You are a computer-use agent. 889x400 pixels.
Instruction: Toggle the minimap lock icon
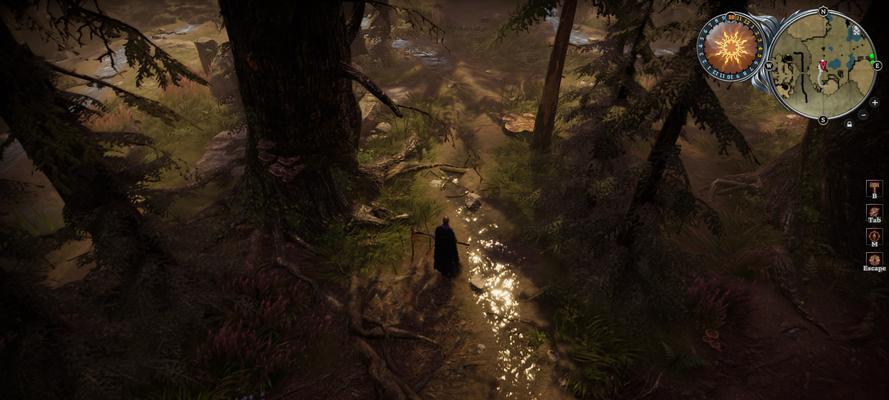tap(849, 125)
